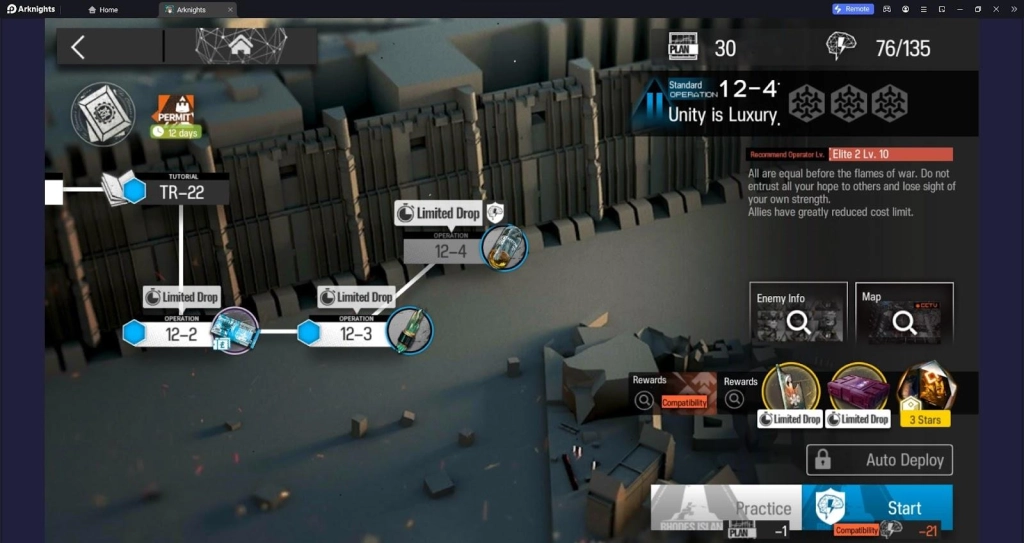This screenshot has width=1024, height=543.
Task: Click the Remote button in title bar
Action: tap(853, 9)
